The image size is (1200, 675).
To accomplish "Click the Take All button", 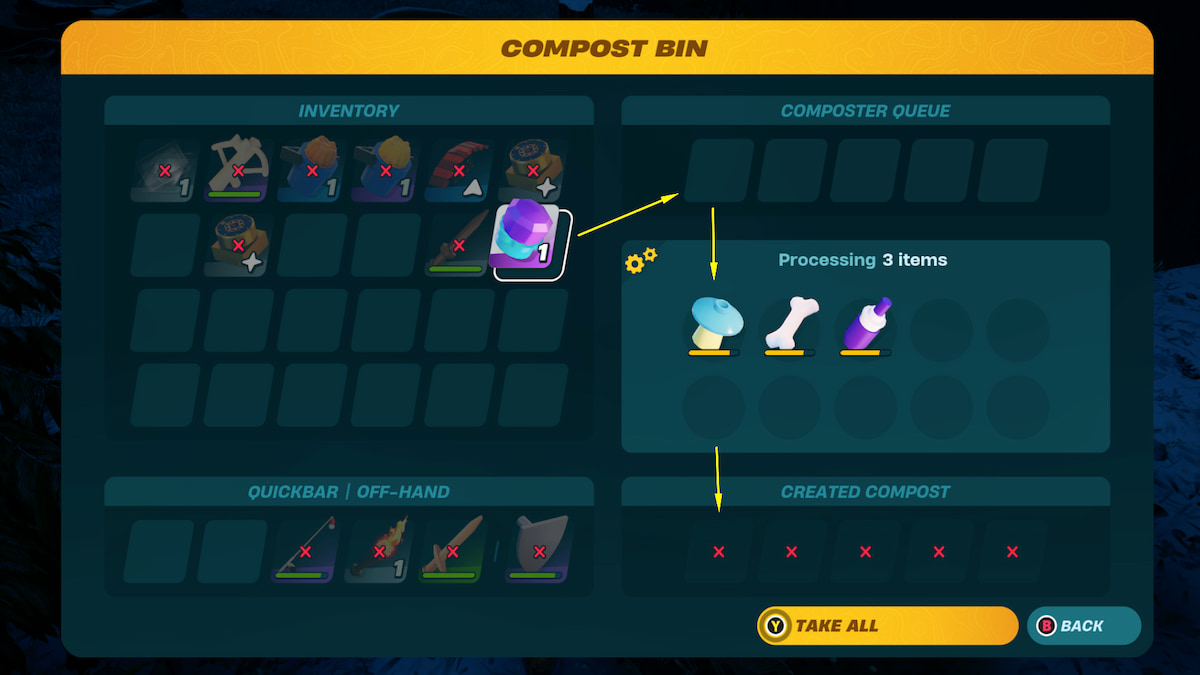I will click(x=887, y=626).
